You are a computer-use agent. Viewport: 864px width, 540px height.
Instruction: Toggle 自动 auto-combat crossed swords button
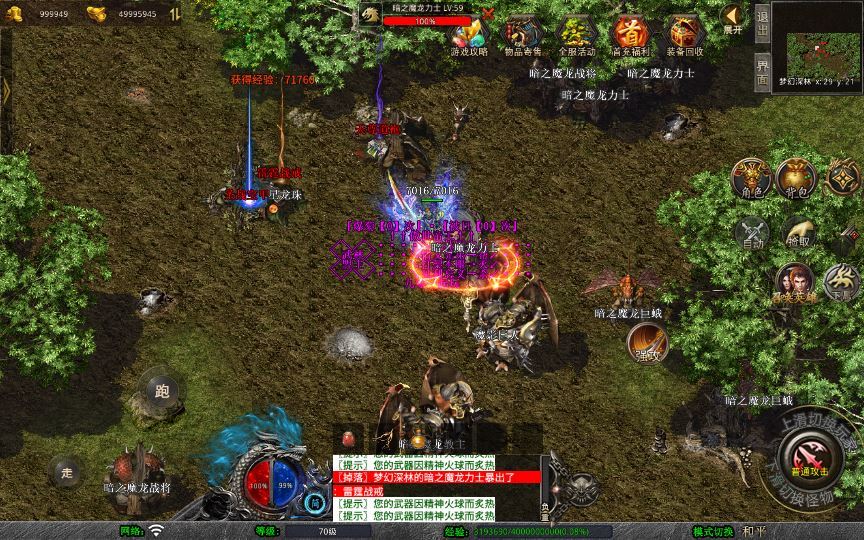(x=752, y=233)
